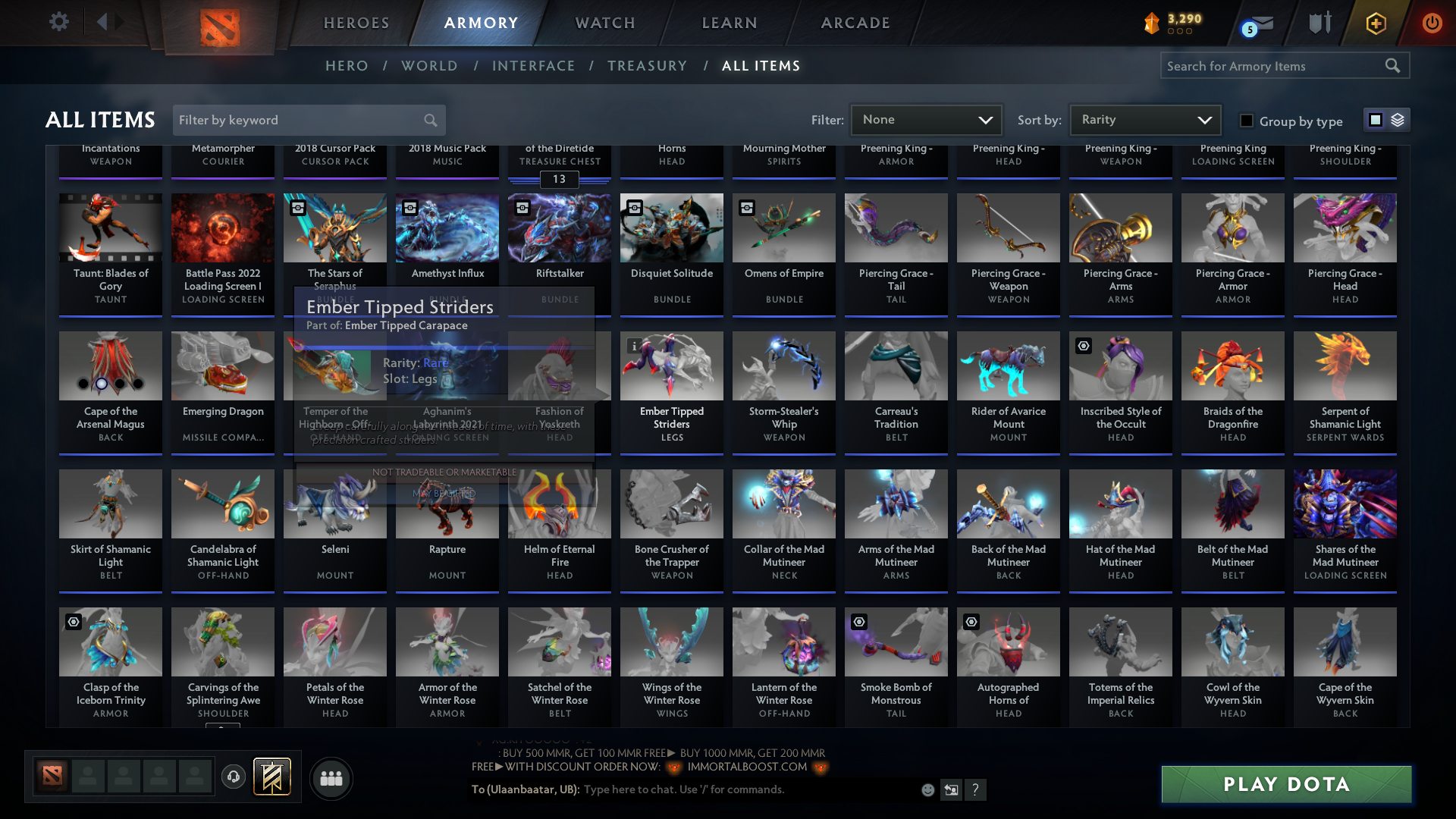Open the settings gear

click(59, 22)
